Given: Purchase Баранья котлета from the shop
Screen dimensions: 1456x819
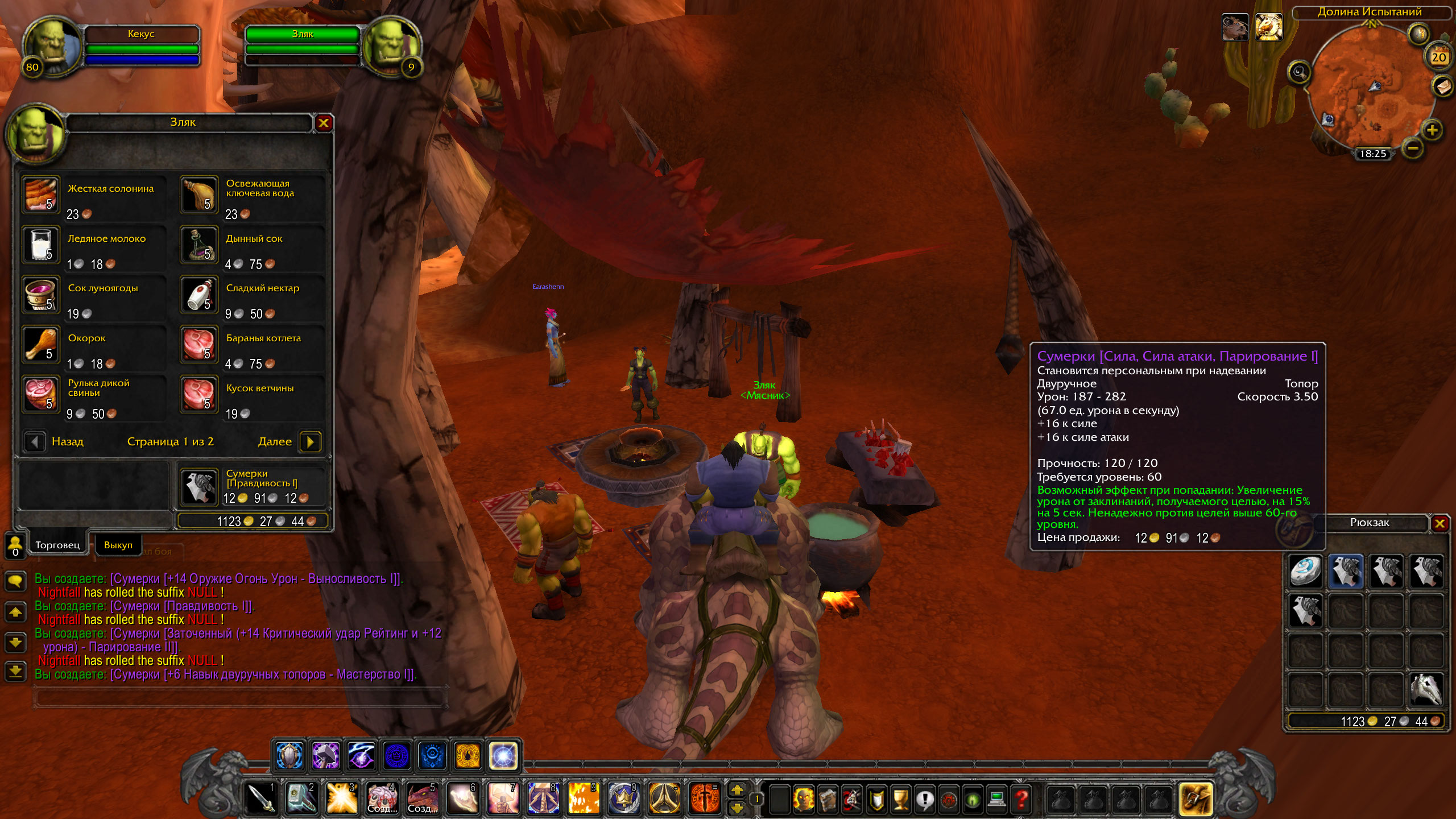Looking at the screenshot, I should [x=199, y=345].
